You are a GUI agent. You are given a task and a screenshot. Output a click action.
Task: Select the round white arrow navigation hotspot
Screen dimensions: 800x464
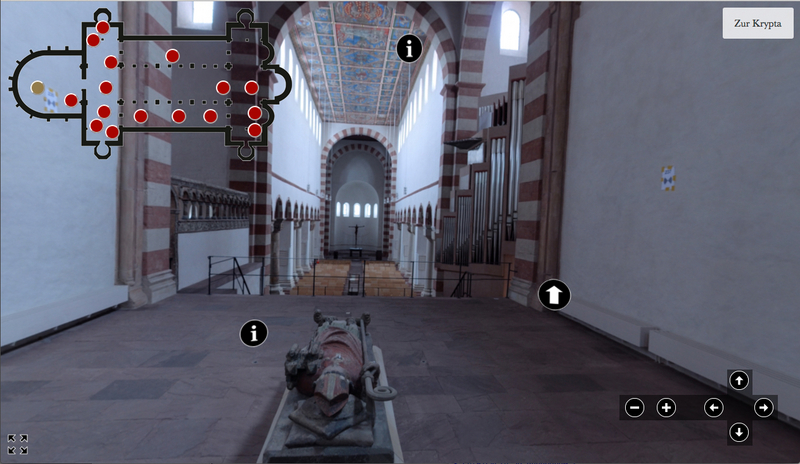(x=554, y=294)
